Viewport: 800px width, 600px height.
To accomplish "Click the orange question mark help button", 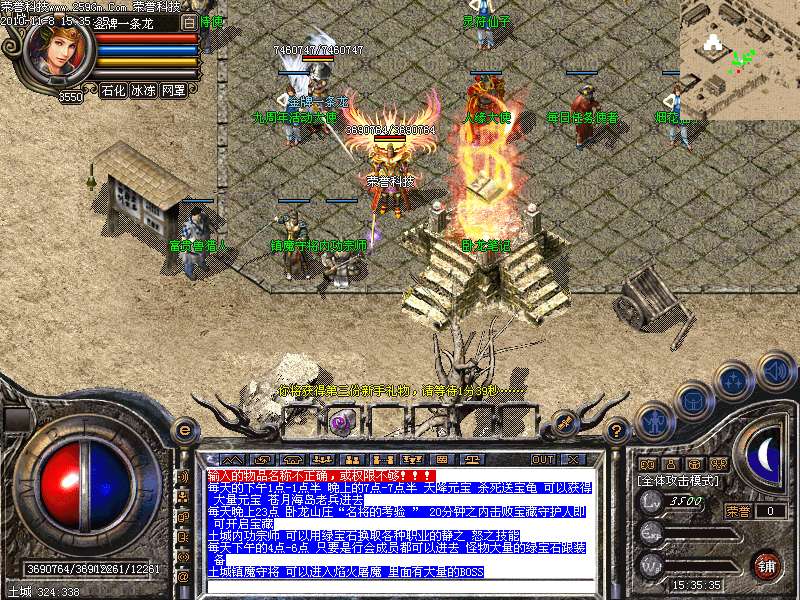I will tap(617, 431).
